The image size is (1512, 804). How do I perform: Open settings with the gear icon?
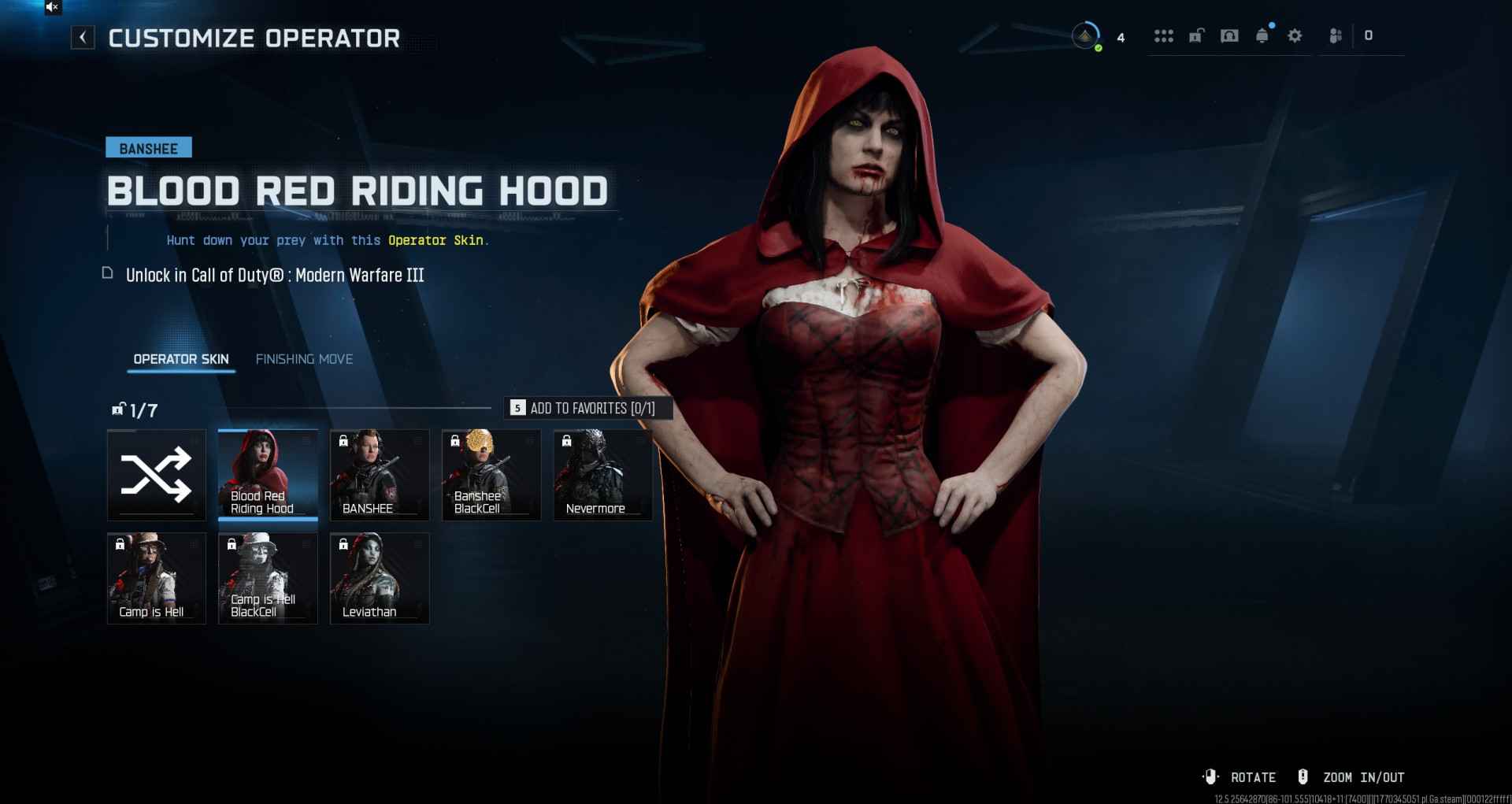1295,35
